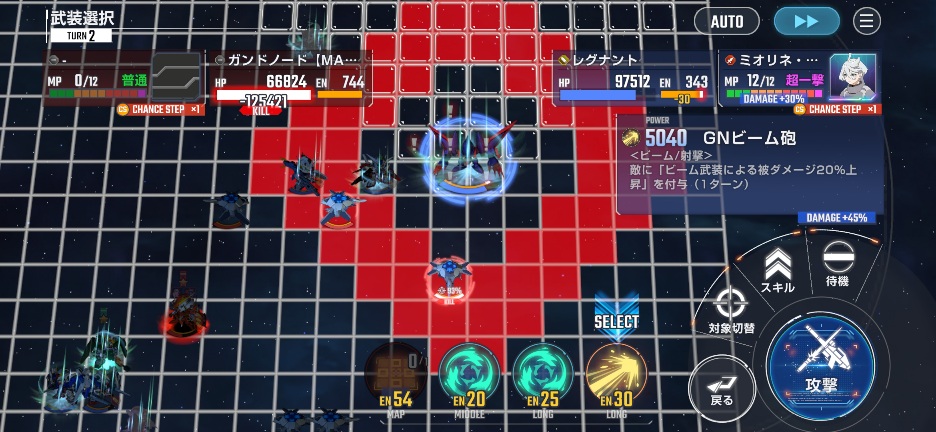The height and width of the screenshot is (432, 936).
Task: Open the スキル skill command
Action: [777, 271]
